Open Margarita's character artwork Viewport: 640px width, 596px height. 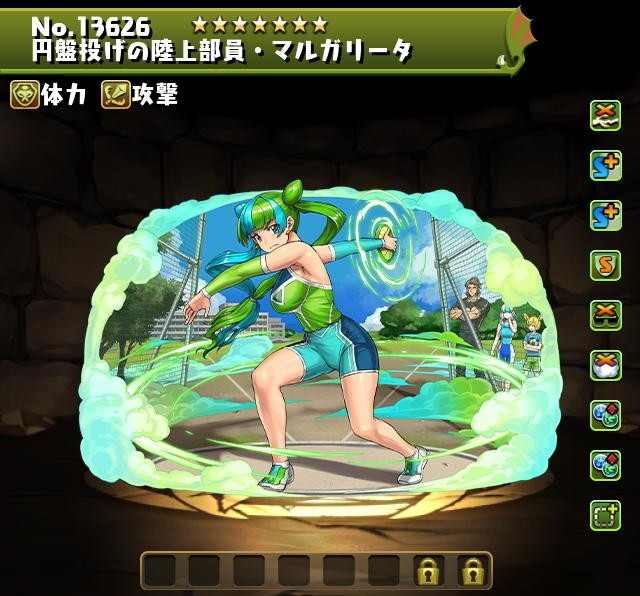pyautogui.click(x=310, y=330)
